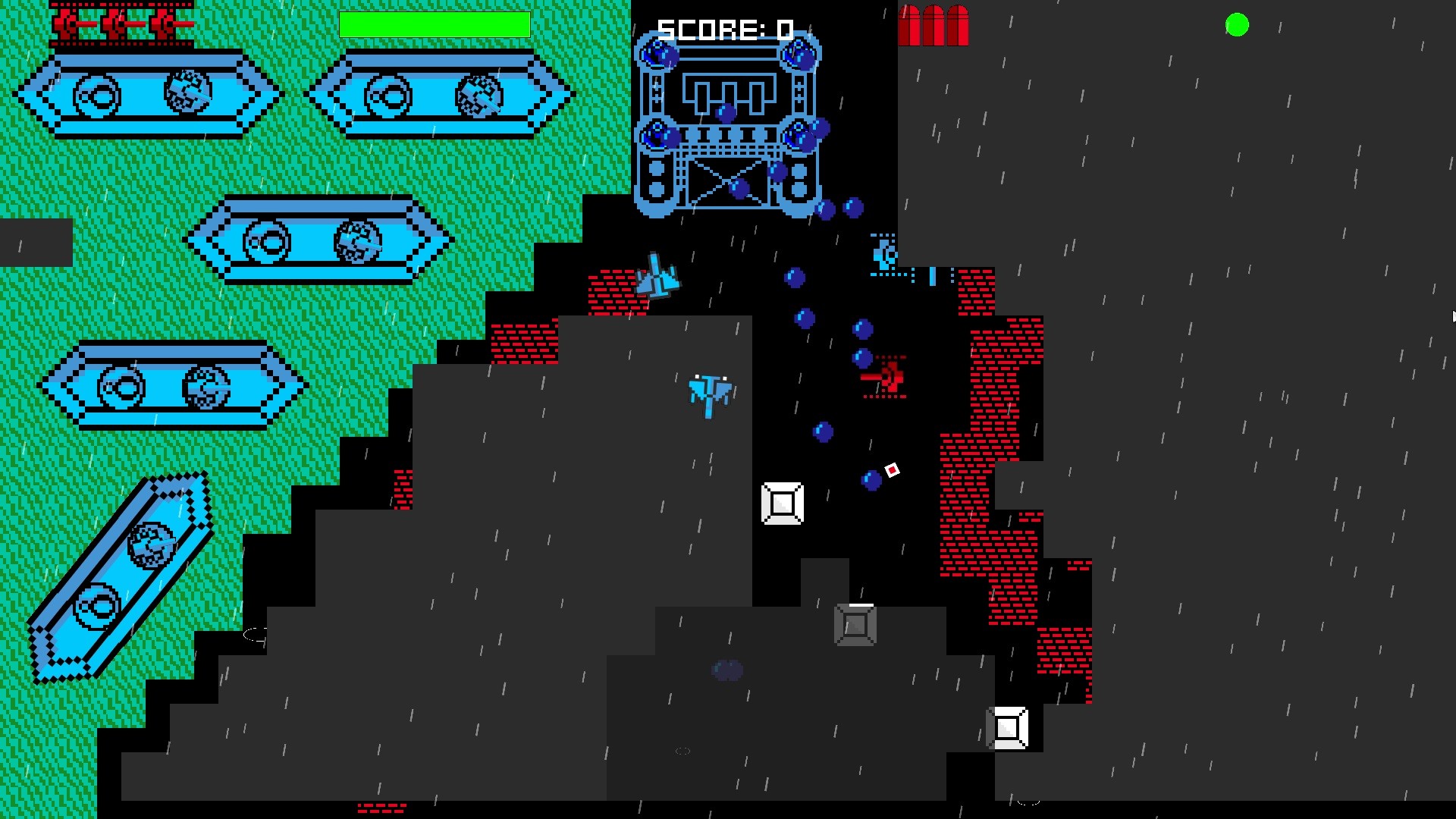Image resolution: width=1456 pixels, height=819 pixels.
Task: Click the green health bar at the top
Action: (435, 25)
